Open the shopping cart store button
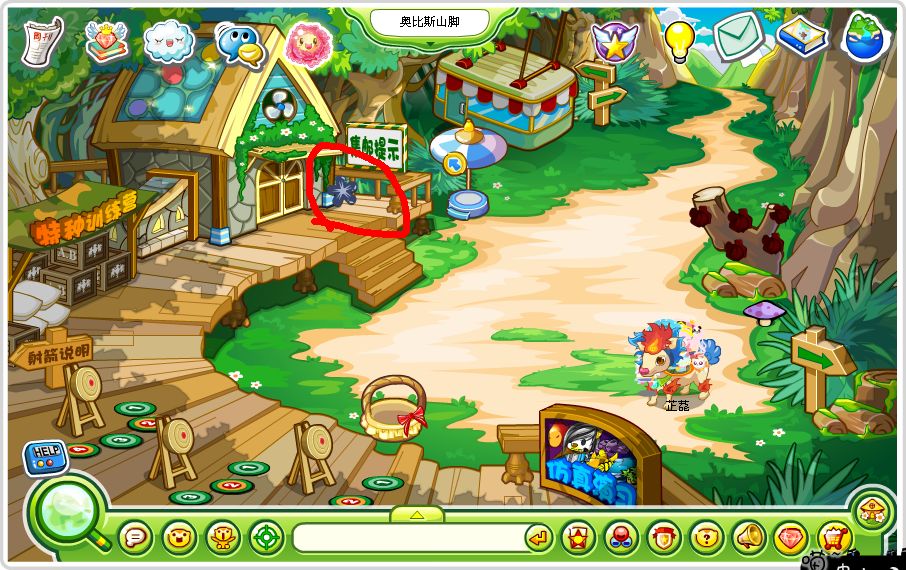Image resolution: width=906 pixels, height=570 pixels. tap(833, 538)
